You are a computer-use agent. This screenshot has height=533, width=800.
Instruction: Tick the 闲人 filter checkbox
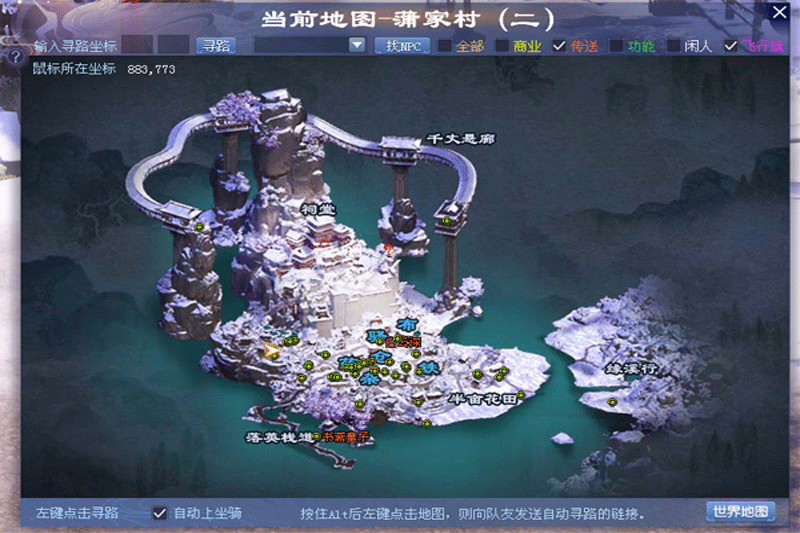click(x=674, y=46)
